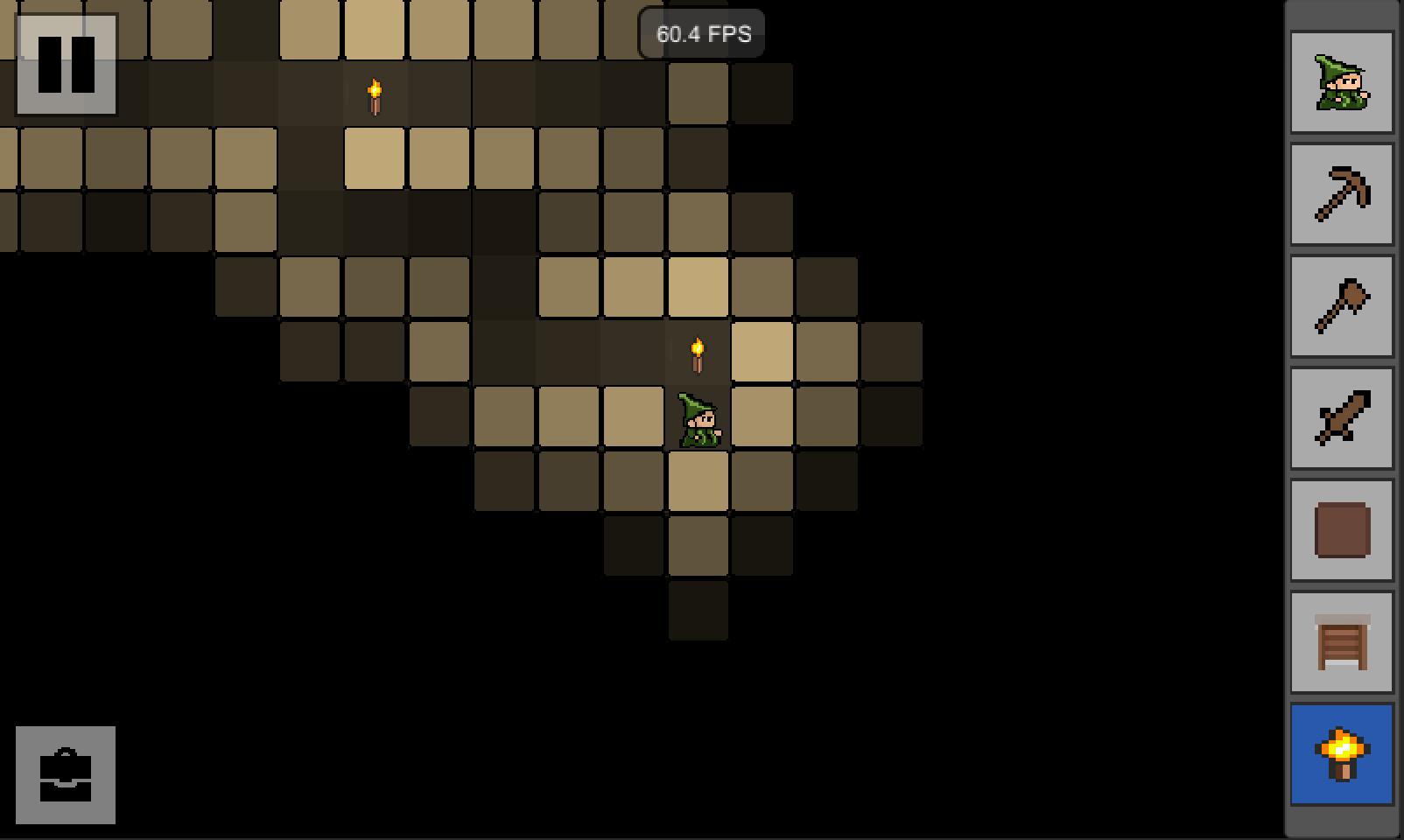Click the highlighted torch slot
The height and width of the screenshot is (840, 1404).
point(1342,754)
